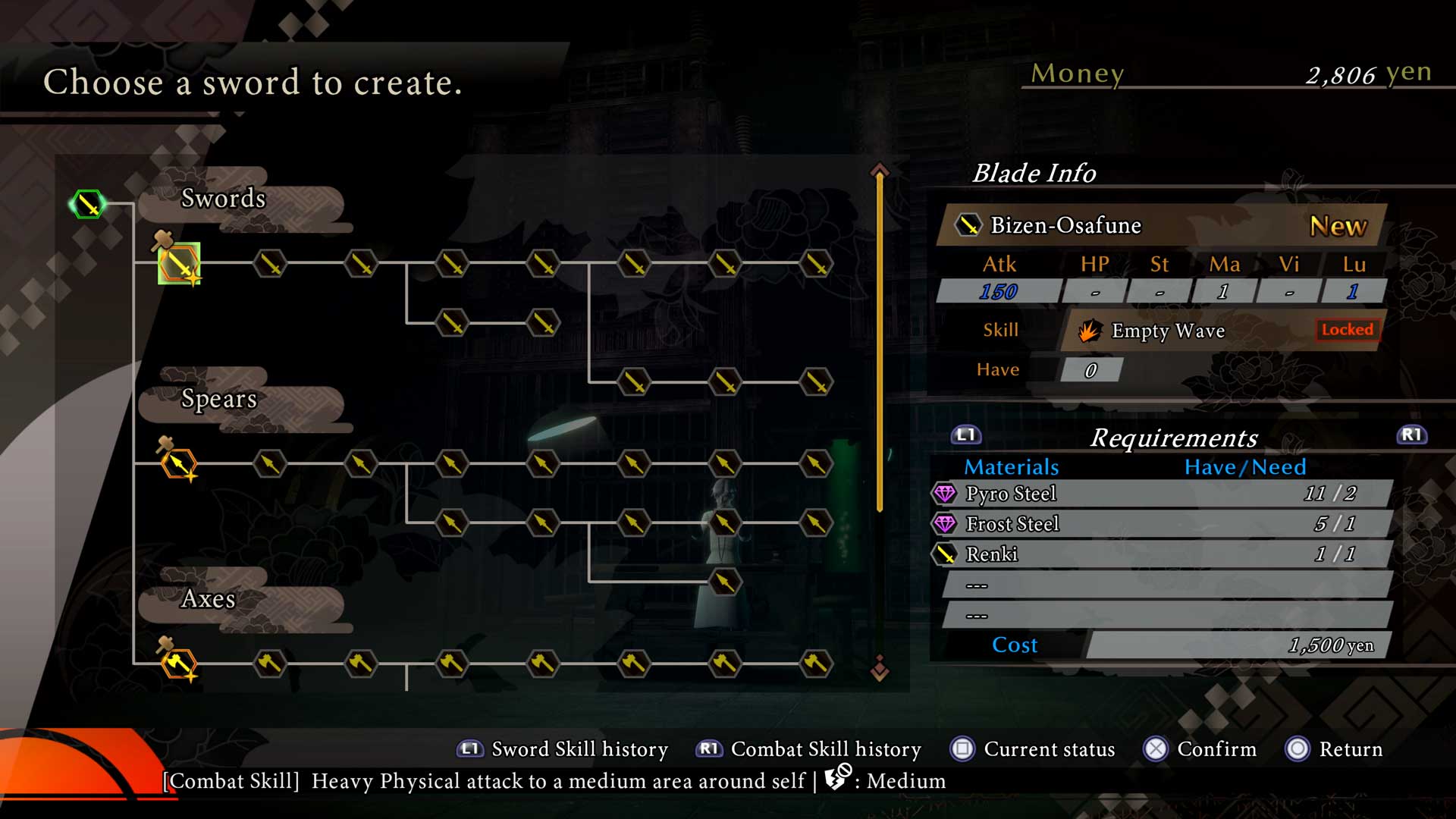
Task: Open the Axes category label
Action: point(209,599)
